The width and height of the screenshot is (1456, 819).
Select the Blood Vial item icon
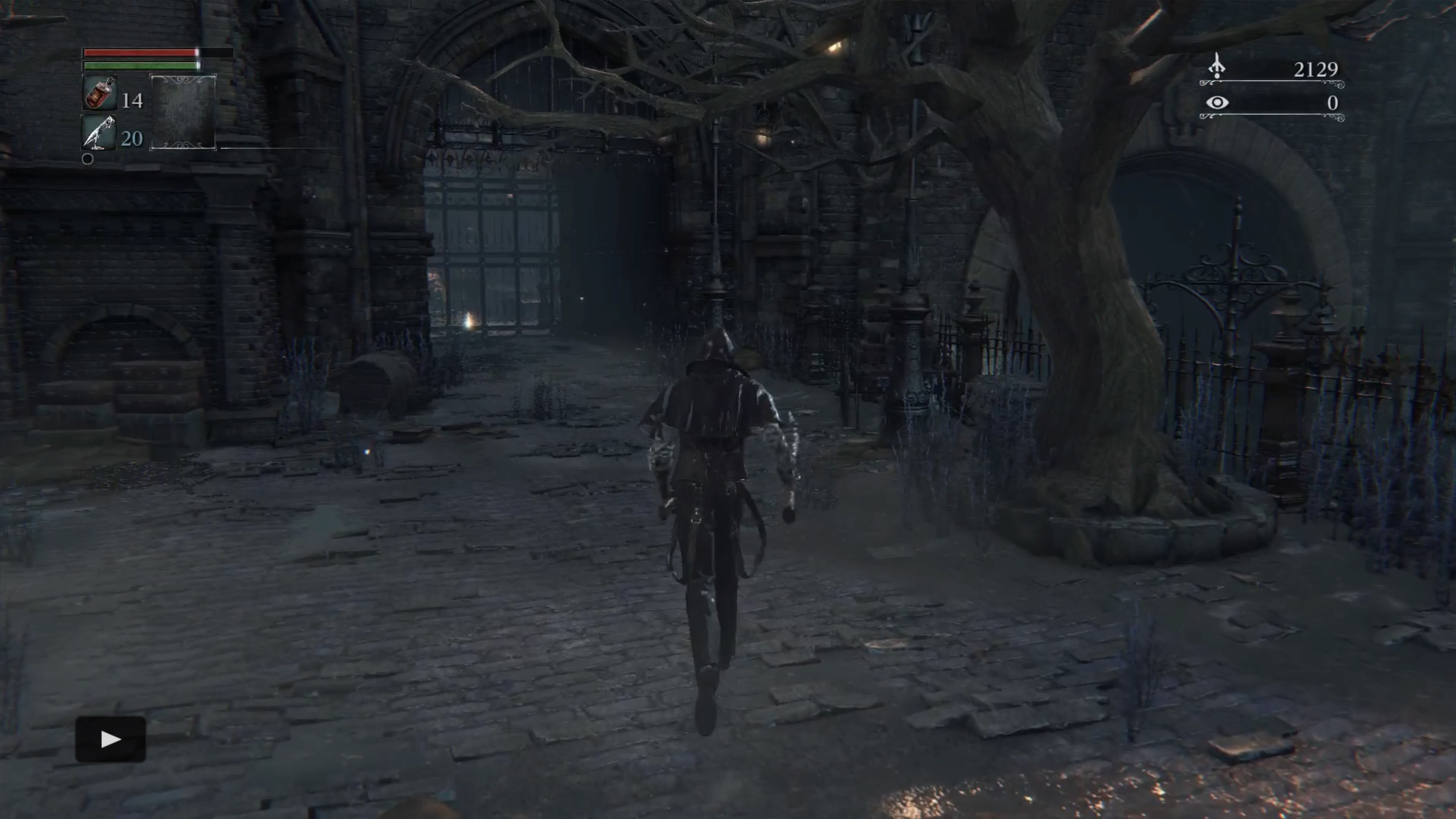(100, 93)
